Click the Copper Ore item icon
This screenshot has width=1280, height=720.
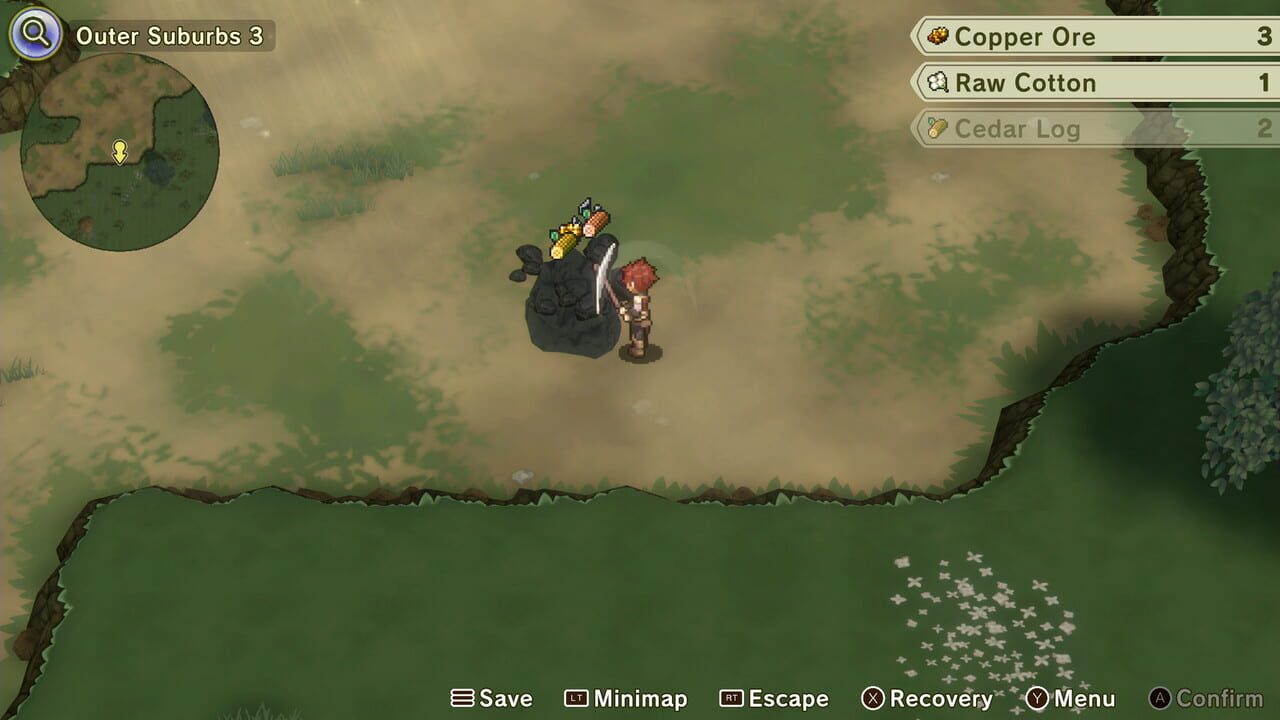tap(938, 37)
